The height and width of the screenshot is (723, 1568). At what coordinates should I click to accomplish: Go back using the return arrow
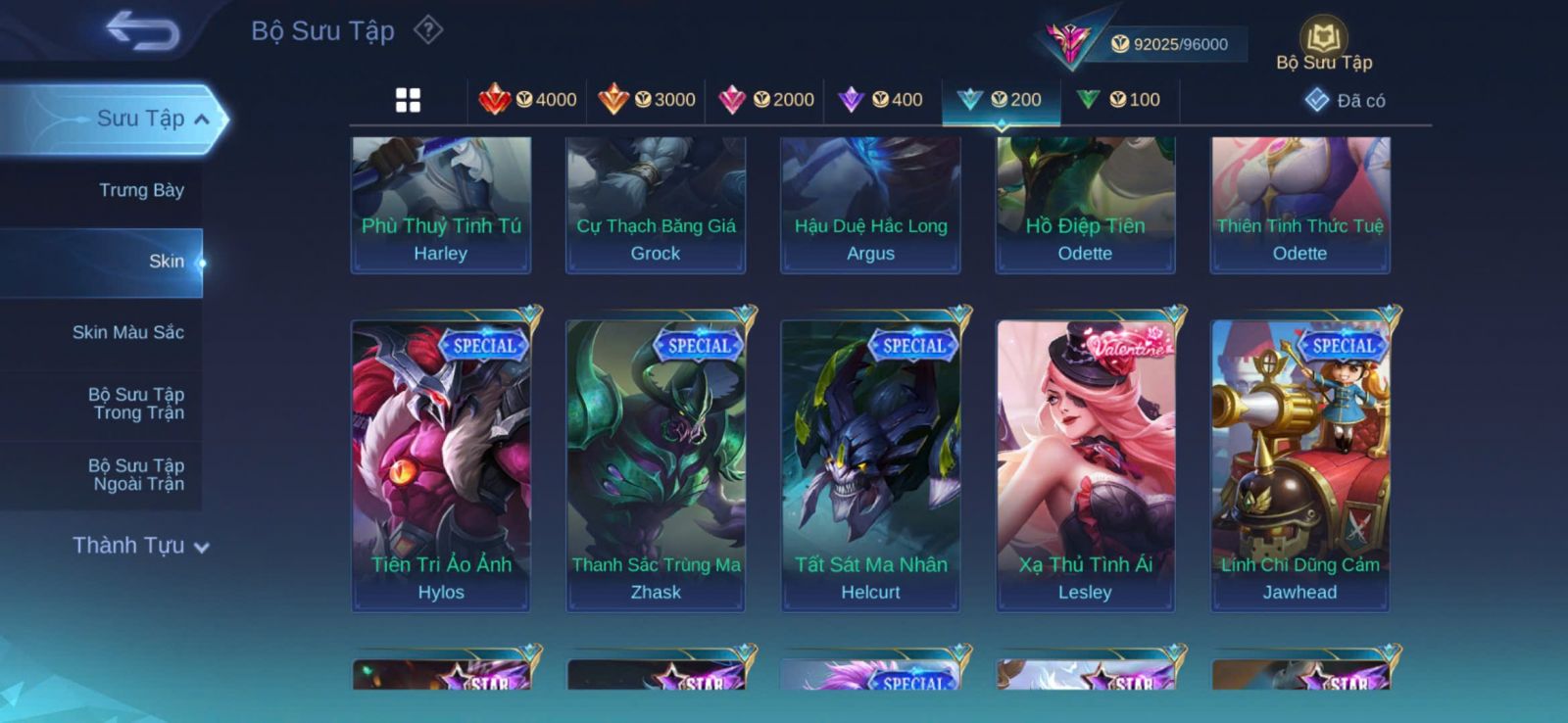[x=142, y=30]
